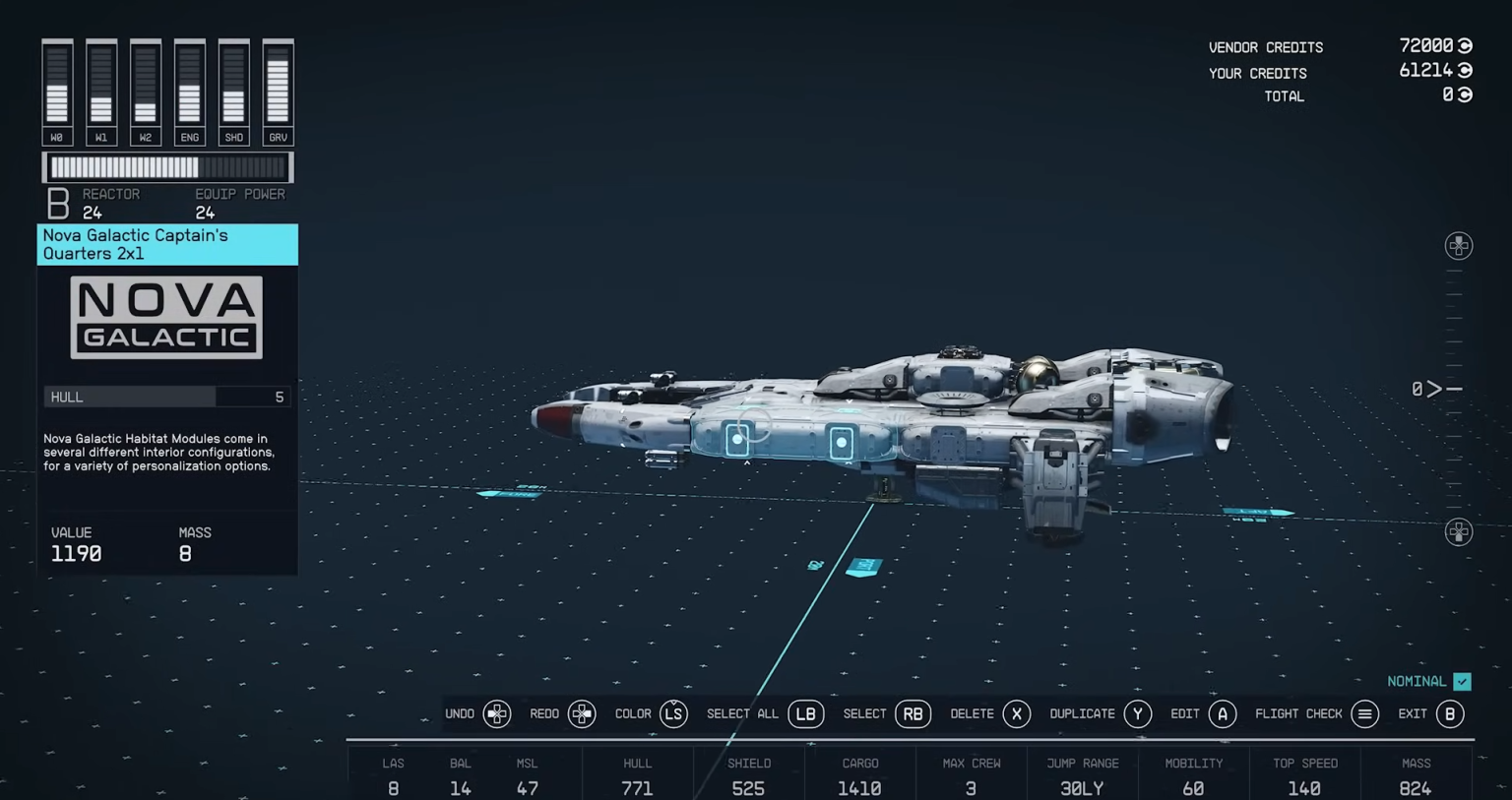Open Flight Check via its menu icon
This screenshot has width=1512, height=800.
point(1365,713)
